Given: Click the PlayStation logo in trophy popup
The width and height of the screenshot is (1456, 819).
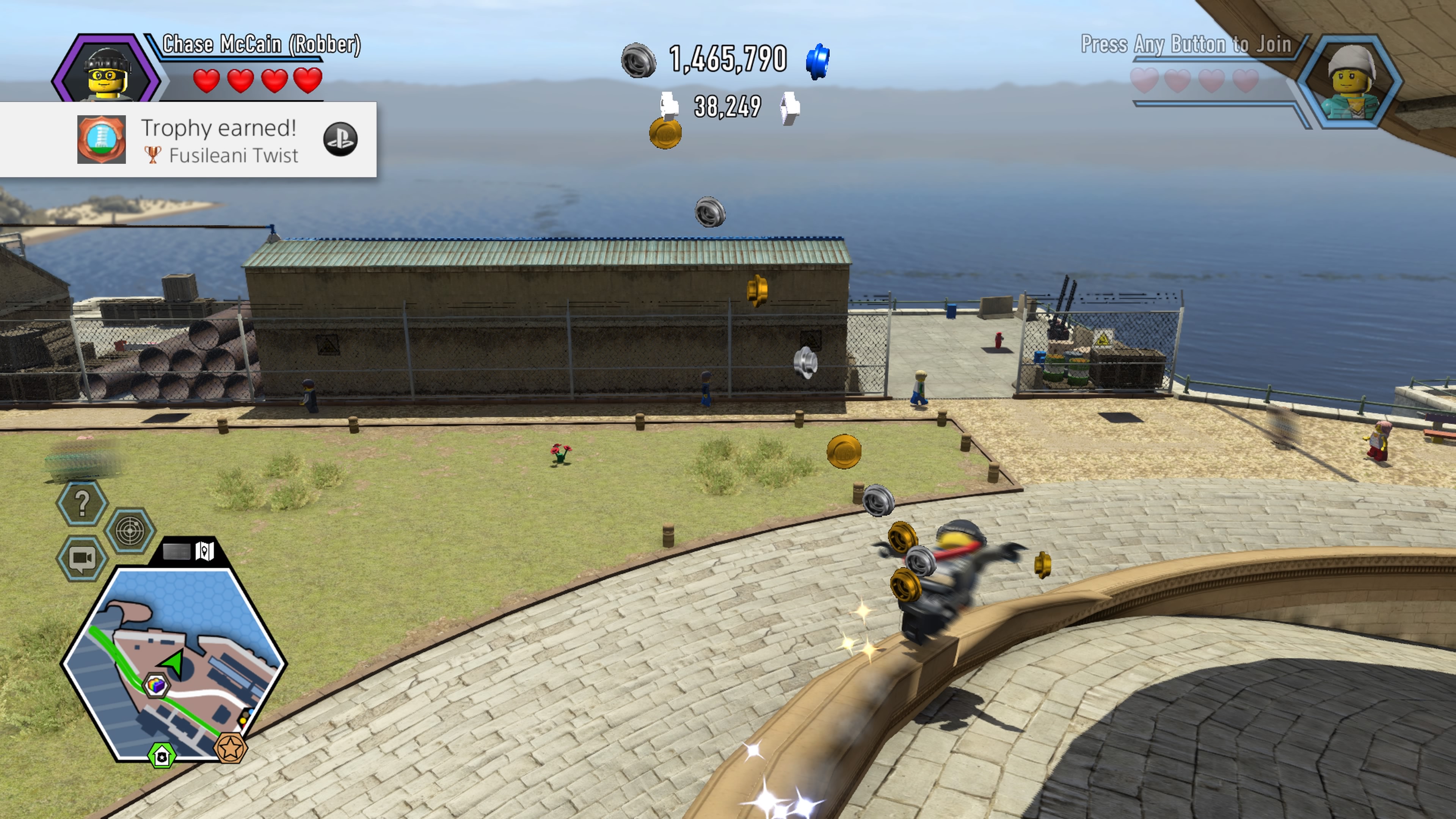Looking at the screenshot, I should click(x=340, y=139).
